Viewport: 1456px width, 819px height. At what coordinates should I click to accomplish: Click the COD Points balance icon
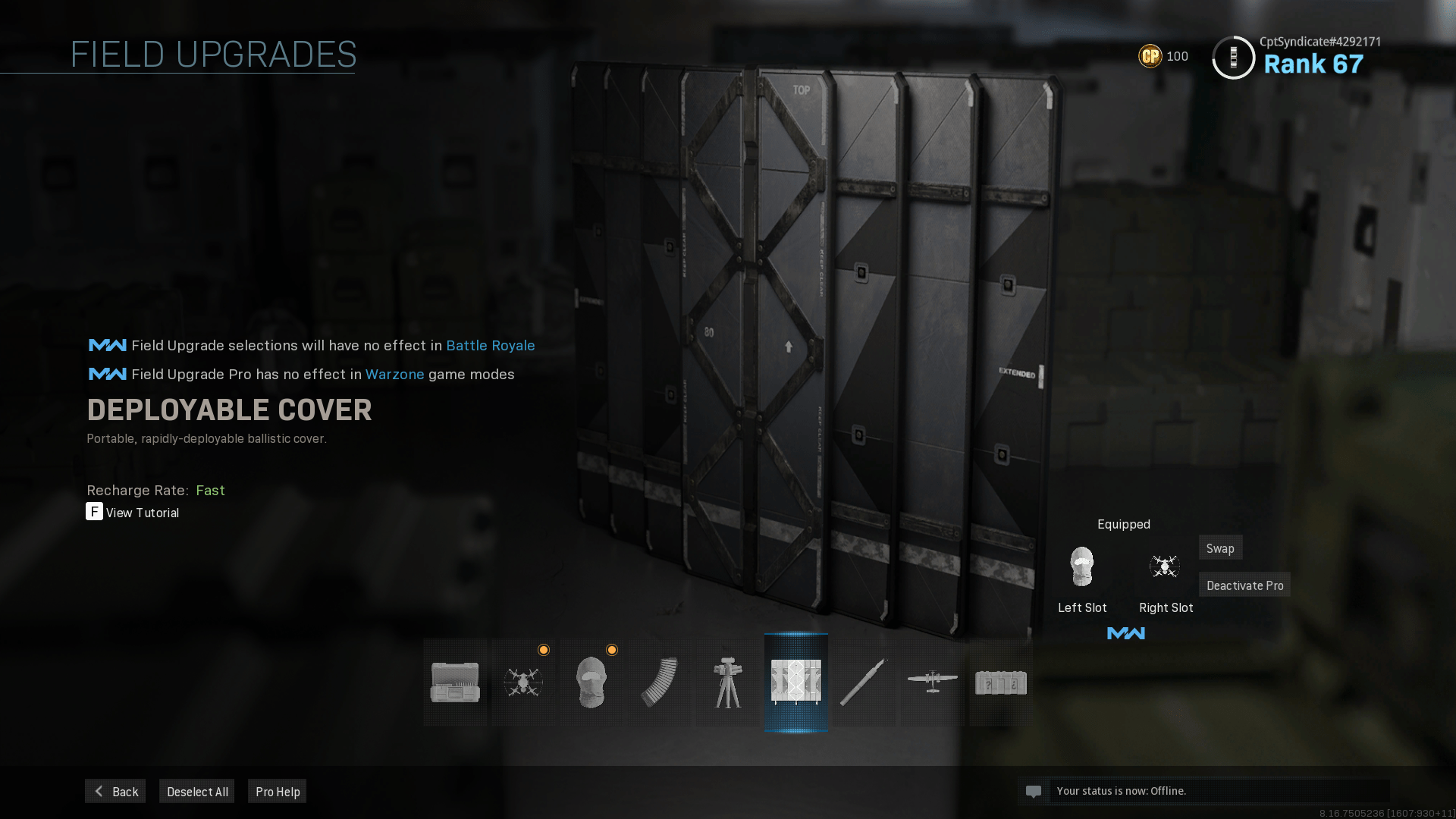point(1150,56)
